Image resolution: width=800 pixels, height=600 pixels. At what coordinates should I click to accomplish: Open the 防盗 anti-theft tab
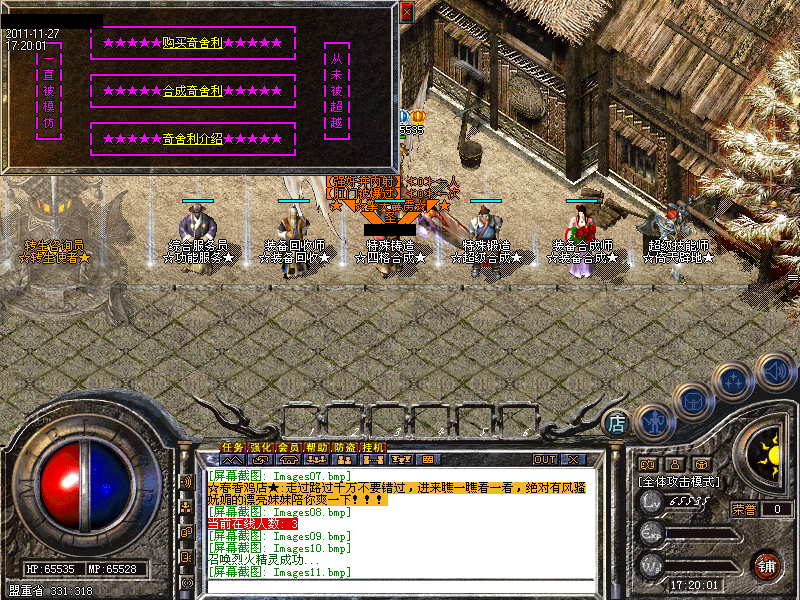click(344, 446)
